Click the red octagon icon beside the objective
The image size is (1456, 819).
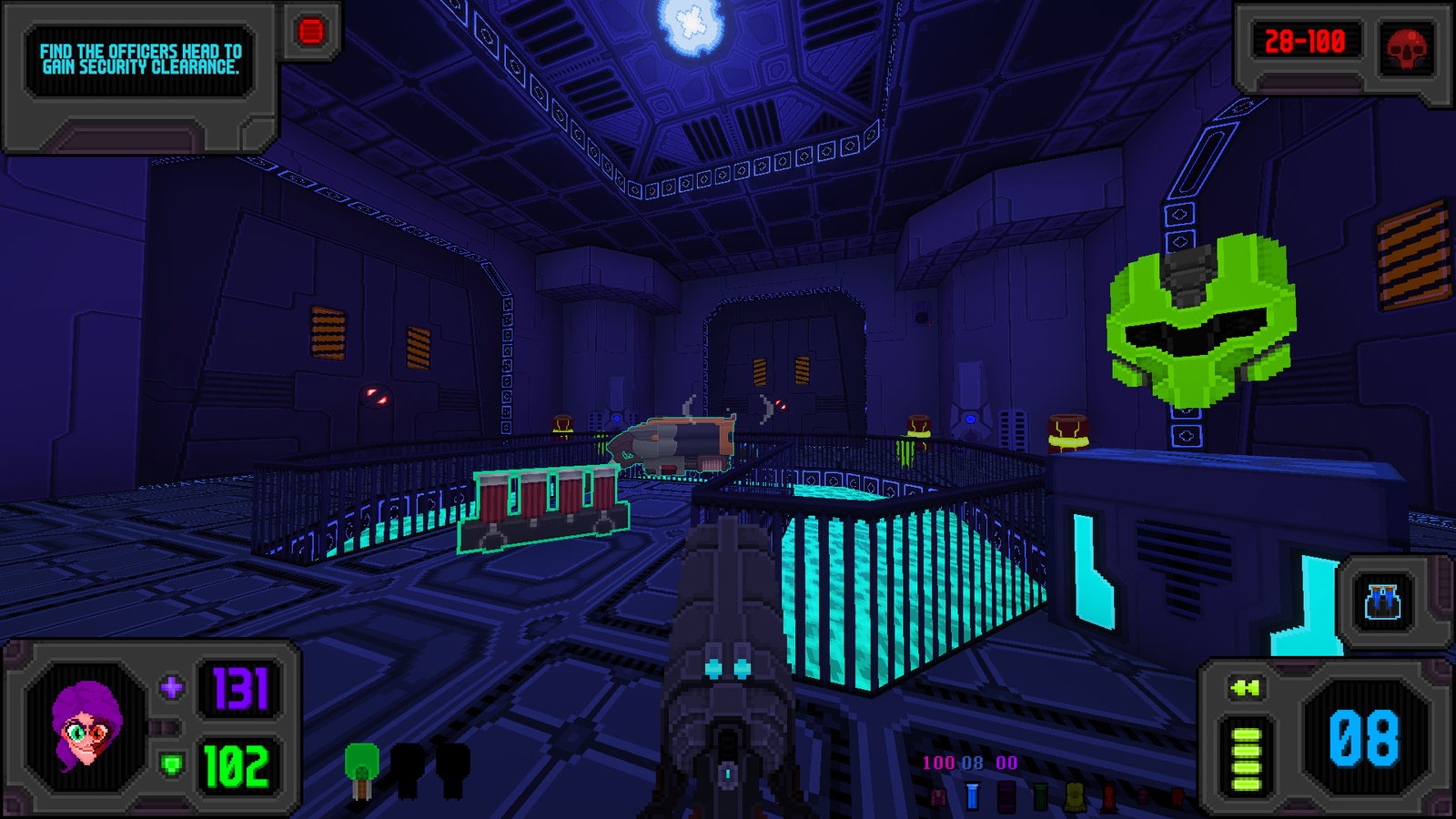(310, 32)
